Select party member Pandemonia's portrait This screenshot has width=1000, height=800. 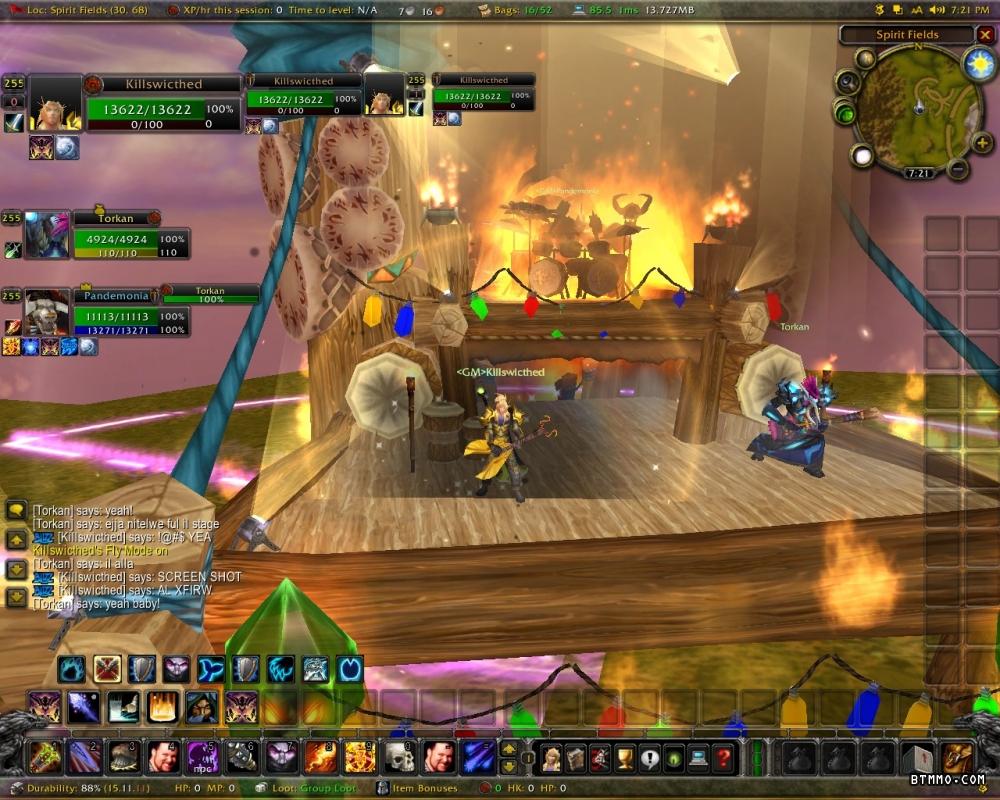[x=47, y=313]
